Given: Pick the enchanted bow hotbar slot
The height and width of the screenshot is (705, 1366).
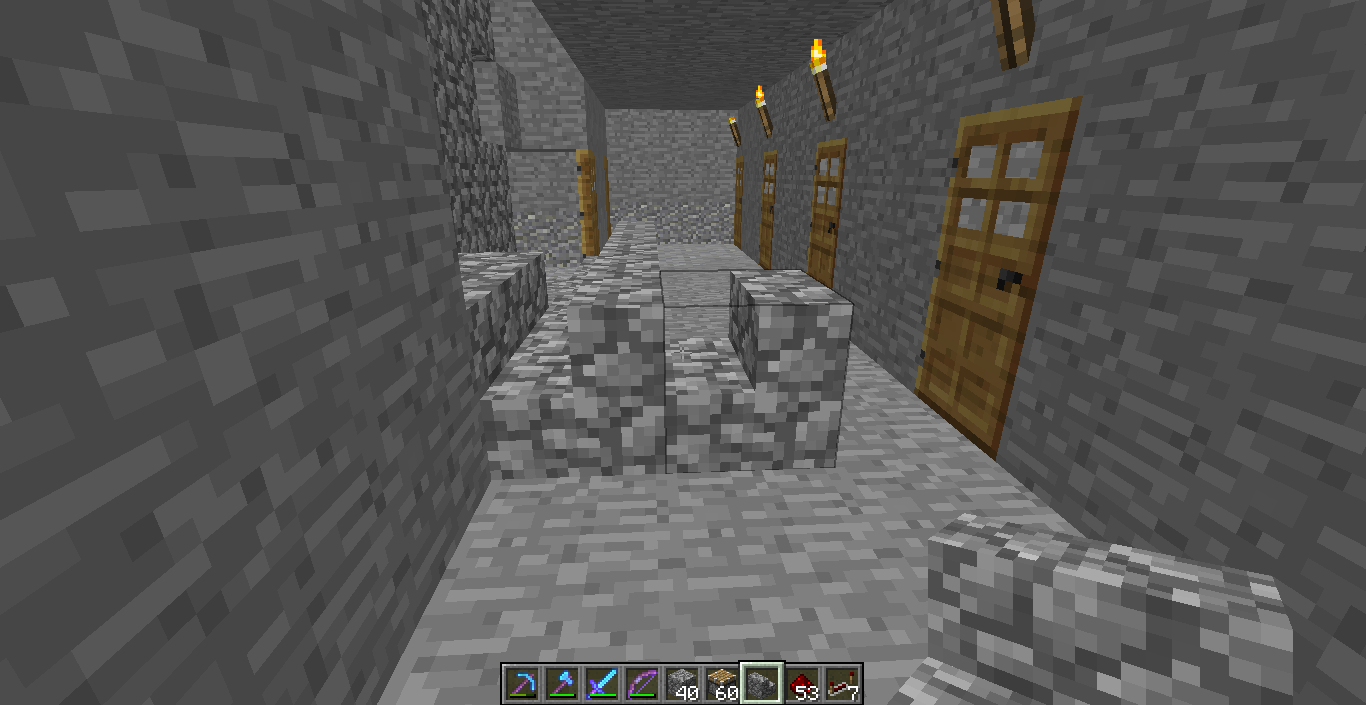Looking at the screenshot, I should [x=641, y=684].
